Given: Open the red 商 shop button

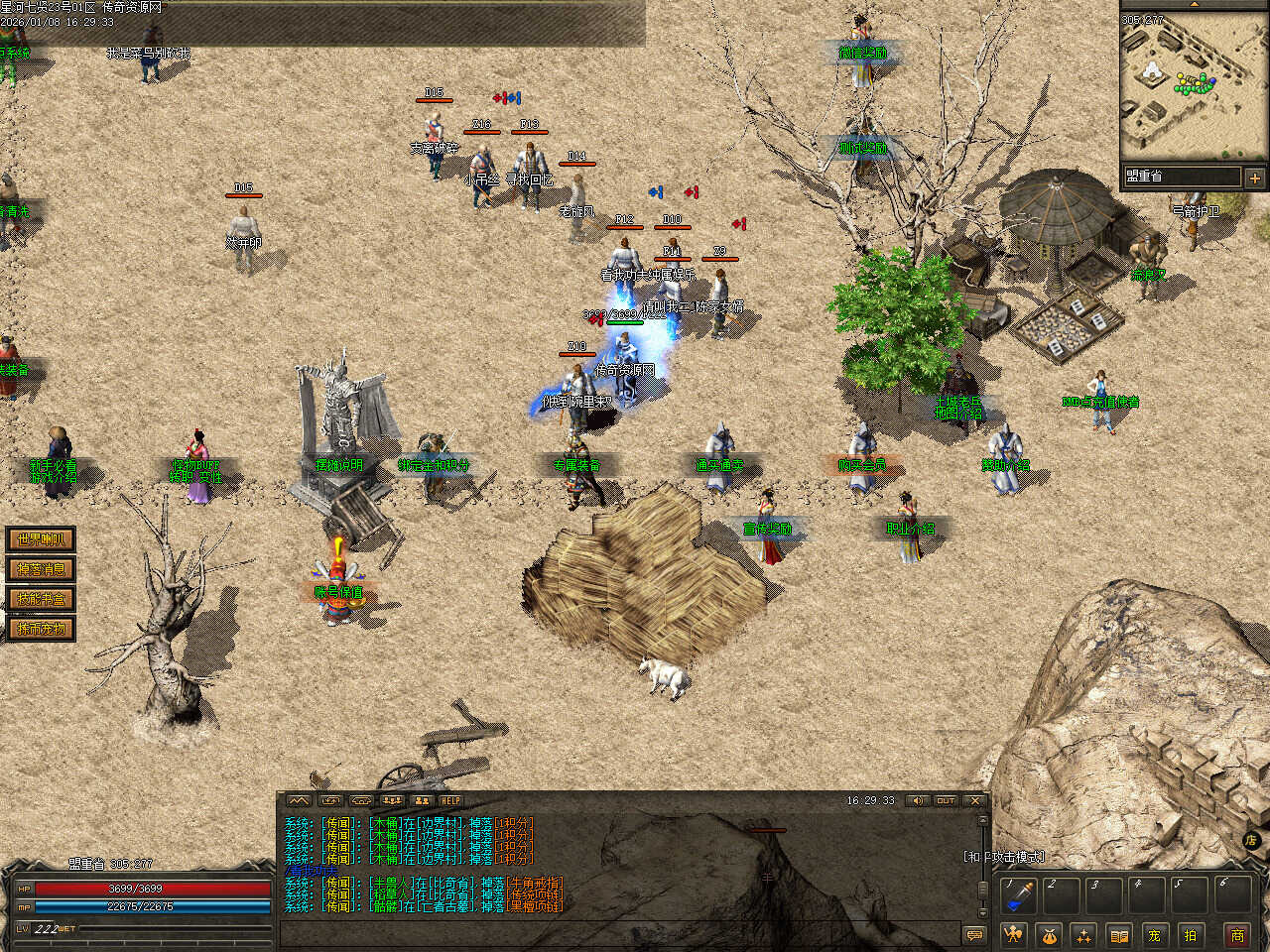Looking at the screenshot, I should pos(1237,934).
